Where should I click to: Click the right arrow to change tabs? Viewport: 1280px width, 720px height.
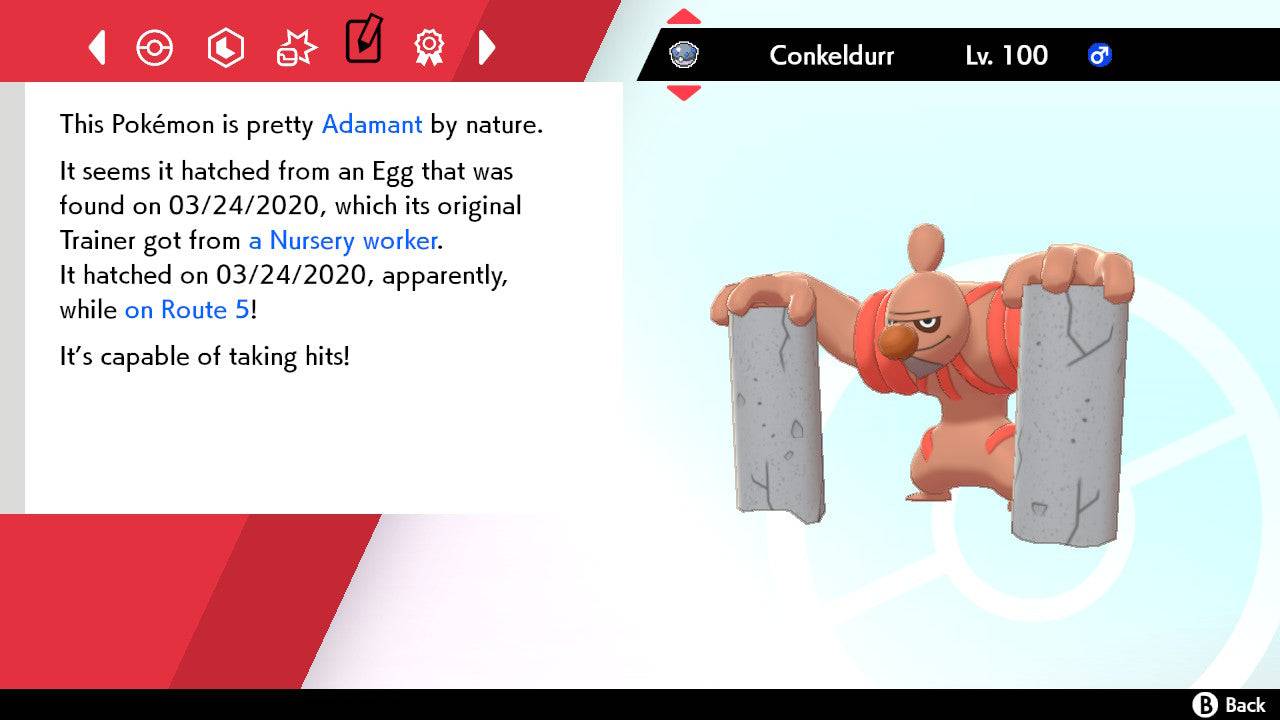[x=488, y=47]
